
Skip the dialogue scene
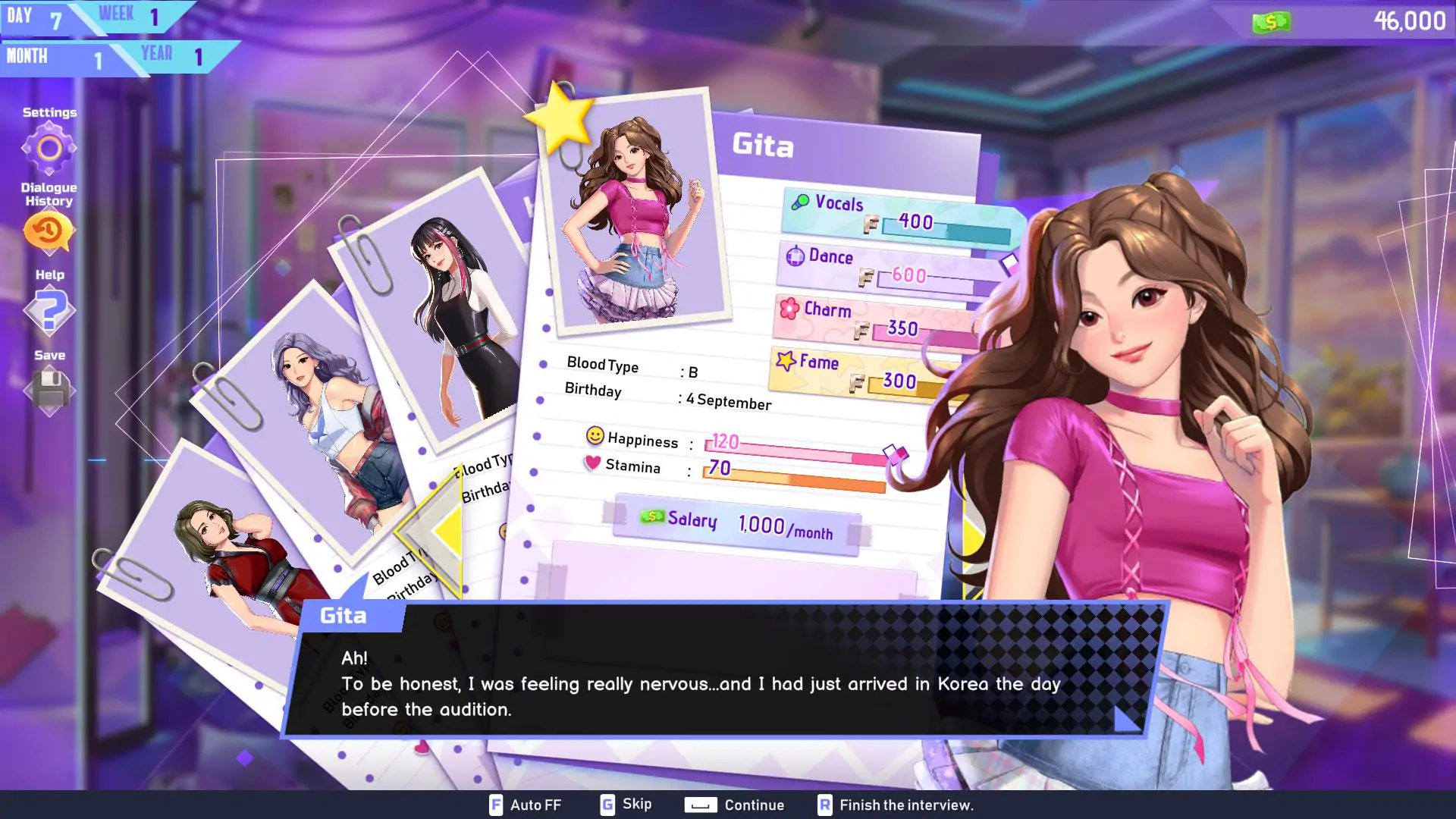[626, 805]
